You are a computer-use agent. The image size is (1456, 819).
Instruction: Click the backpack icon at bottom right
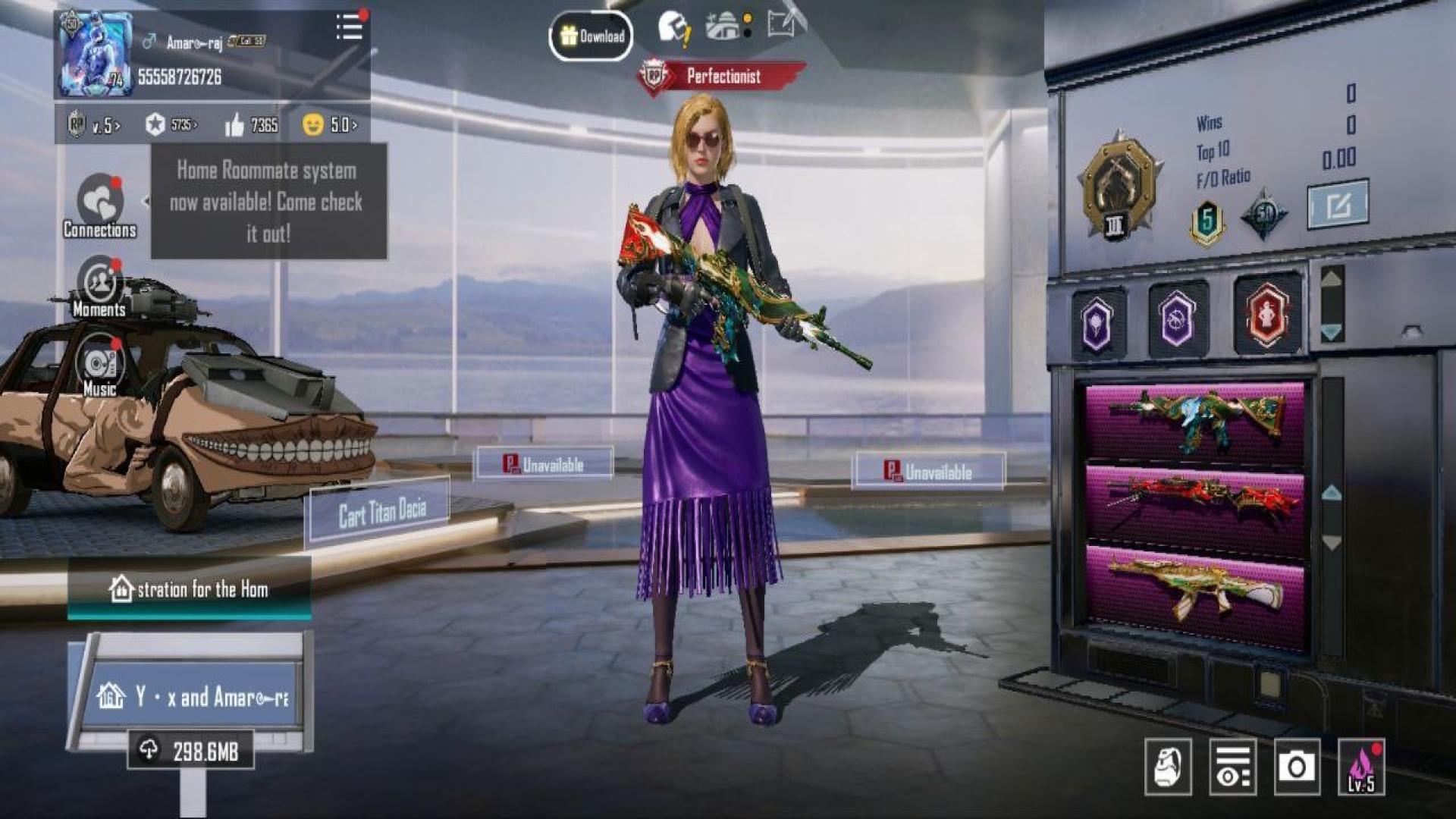coord(1168,767)
